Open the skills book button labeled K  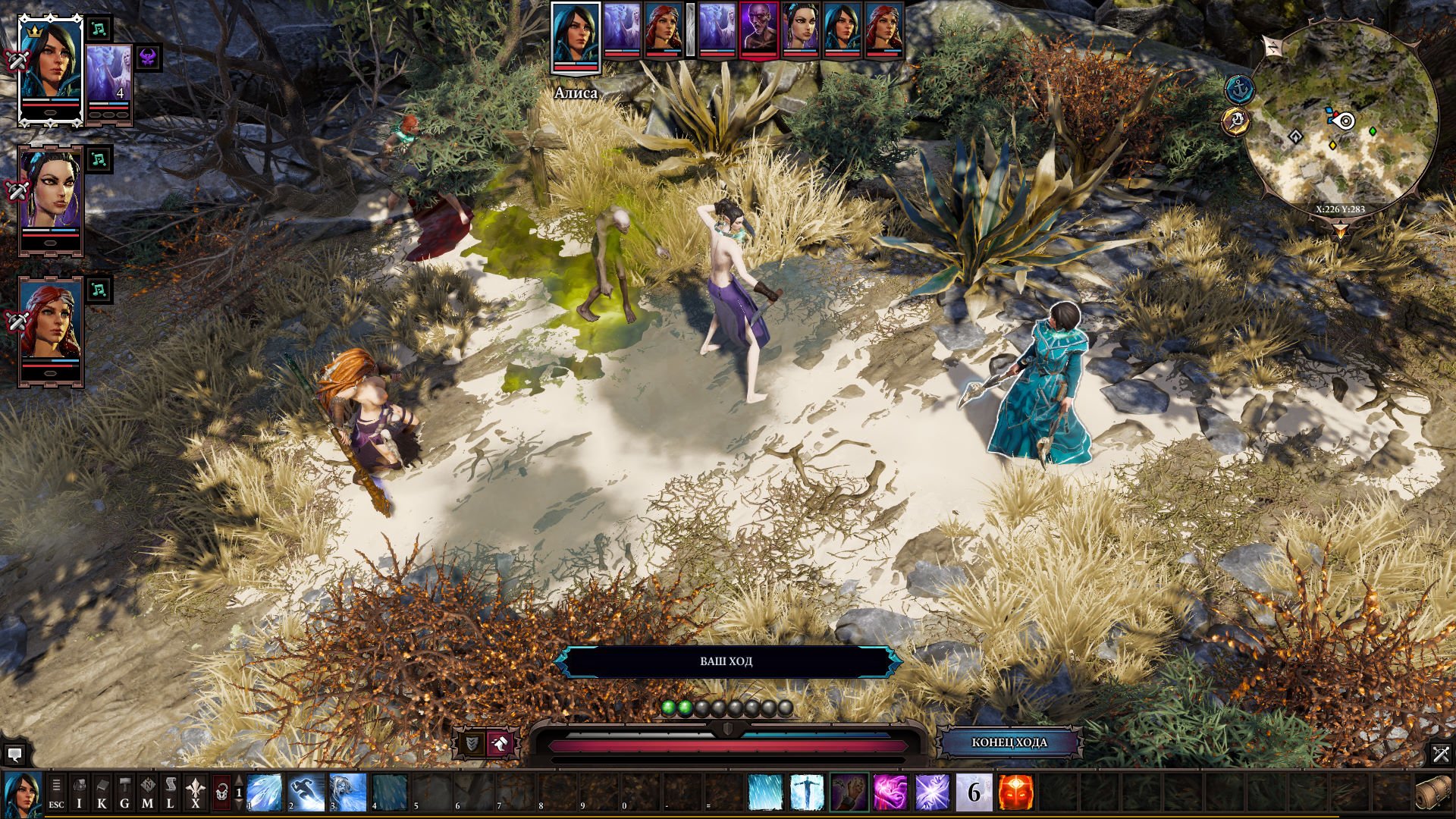click(x=102, y=792)
